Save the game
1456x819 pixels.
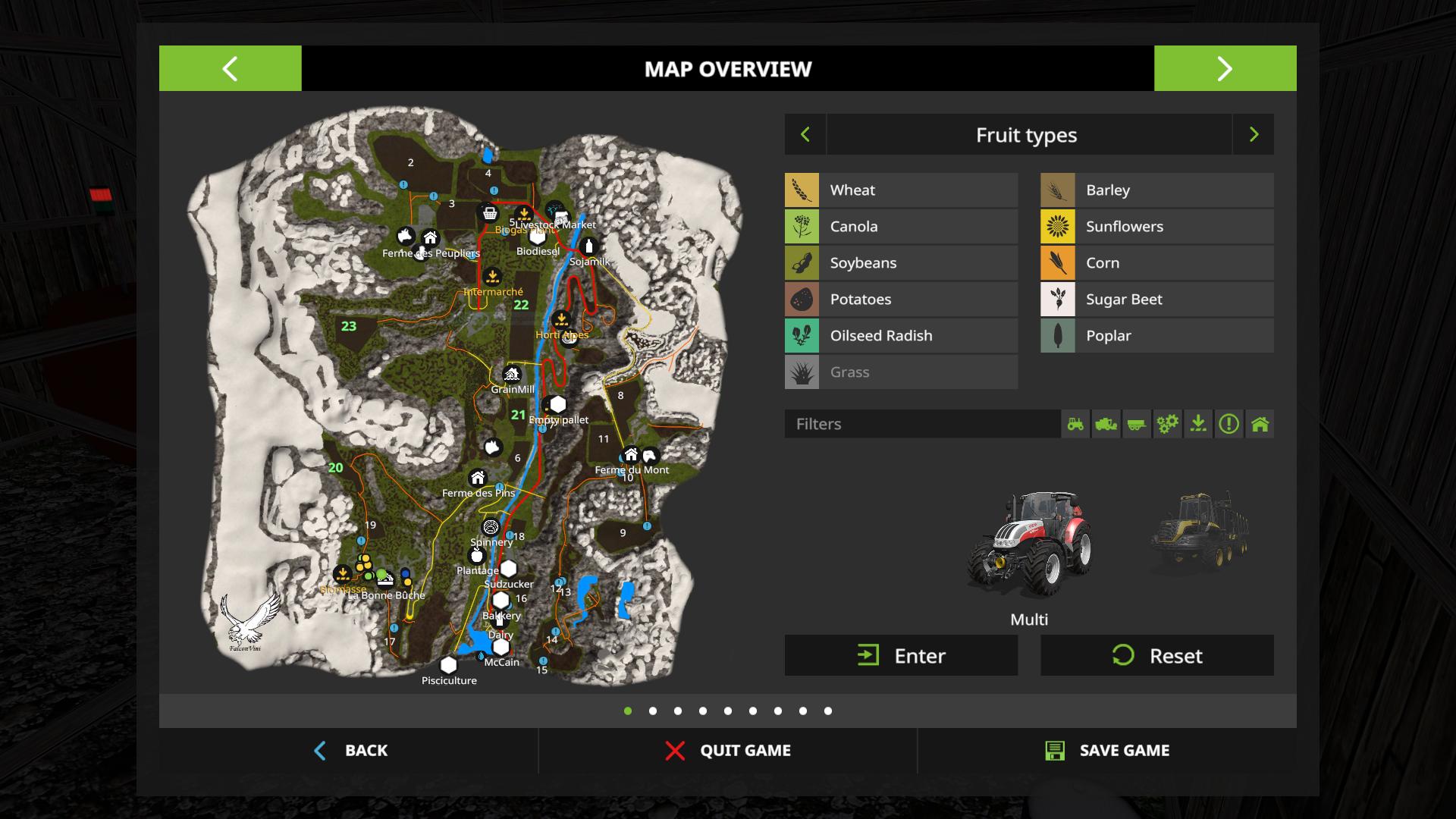point(1106,751)
